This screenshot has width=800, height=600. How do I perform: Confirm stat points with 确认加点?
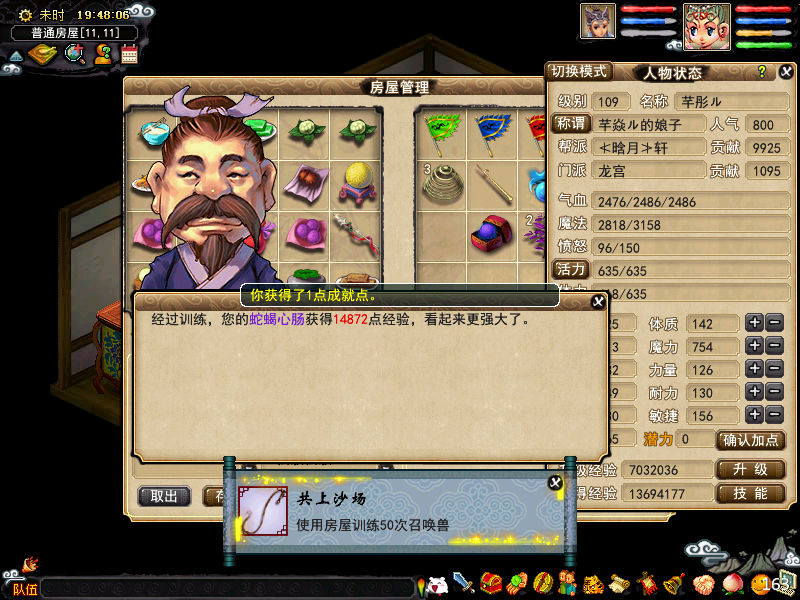(750, 440)
